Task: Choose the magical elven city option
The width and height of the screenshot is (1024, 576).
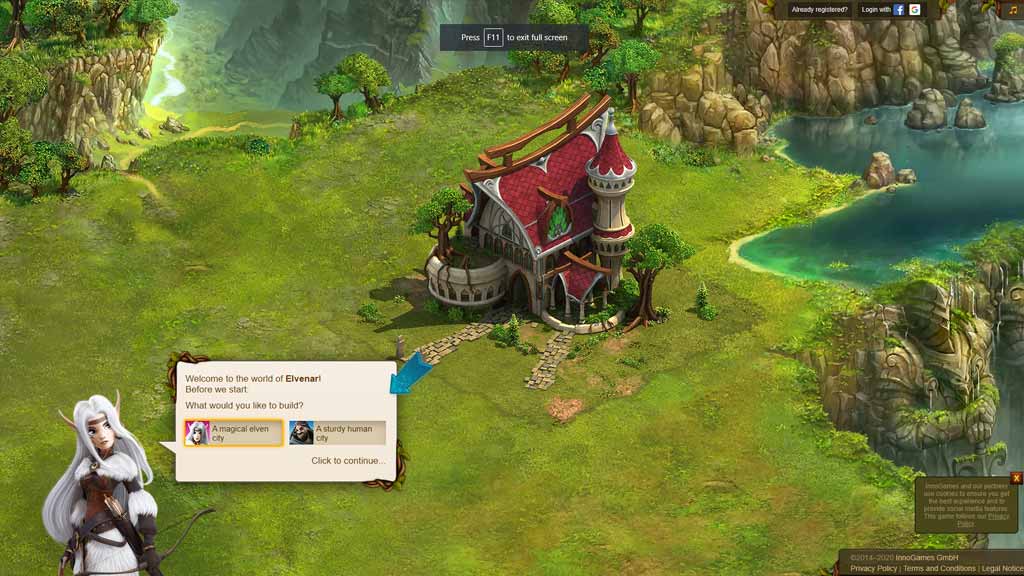Action: click(233, 433)
